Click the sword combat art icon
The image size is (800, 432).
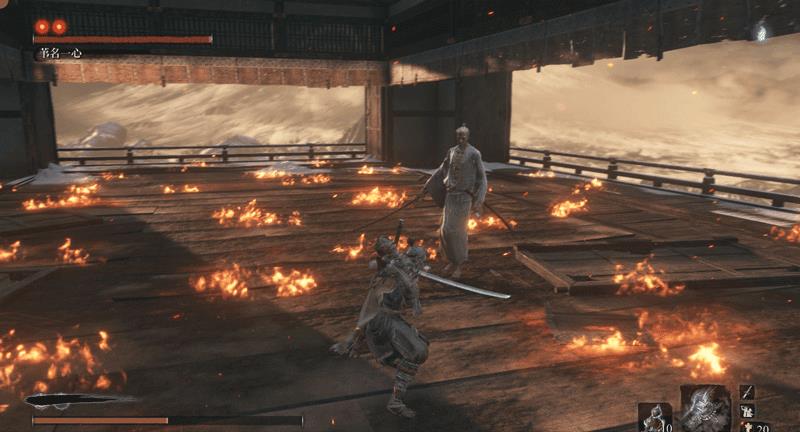(748, 392)
